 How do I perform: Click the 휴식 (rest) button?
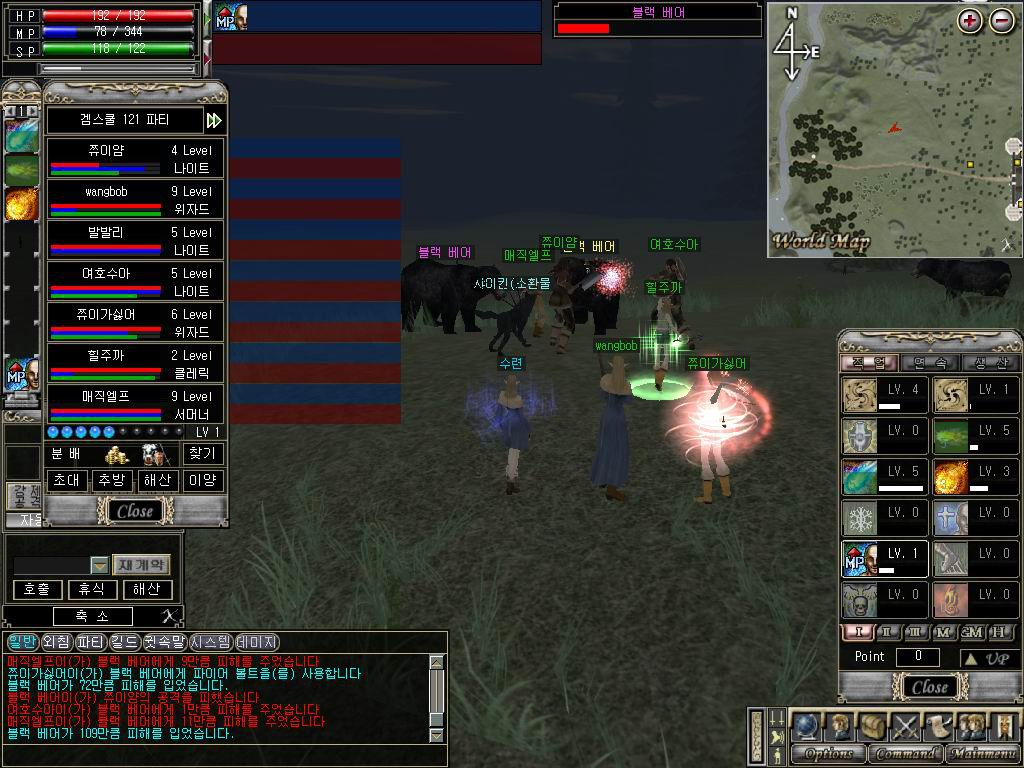92,590
